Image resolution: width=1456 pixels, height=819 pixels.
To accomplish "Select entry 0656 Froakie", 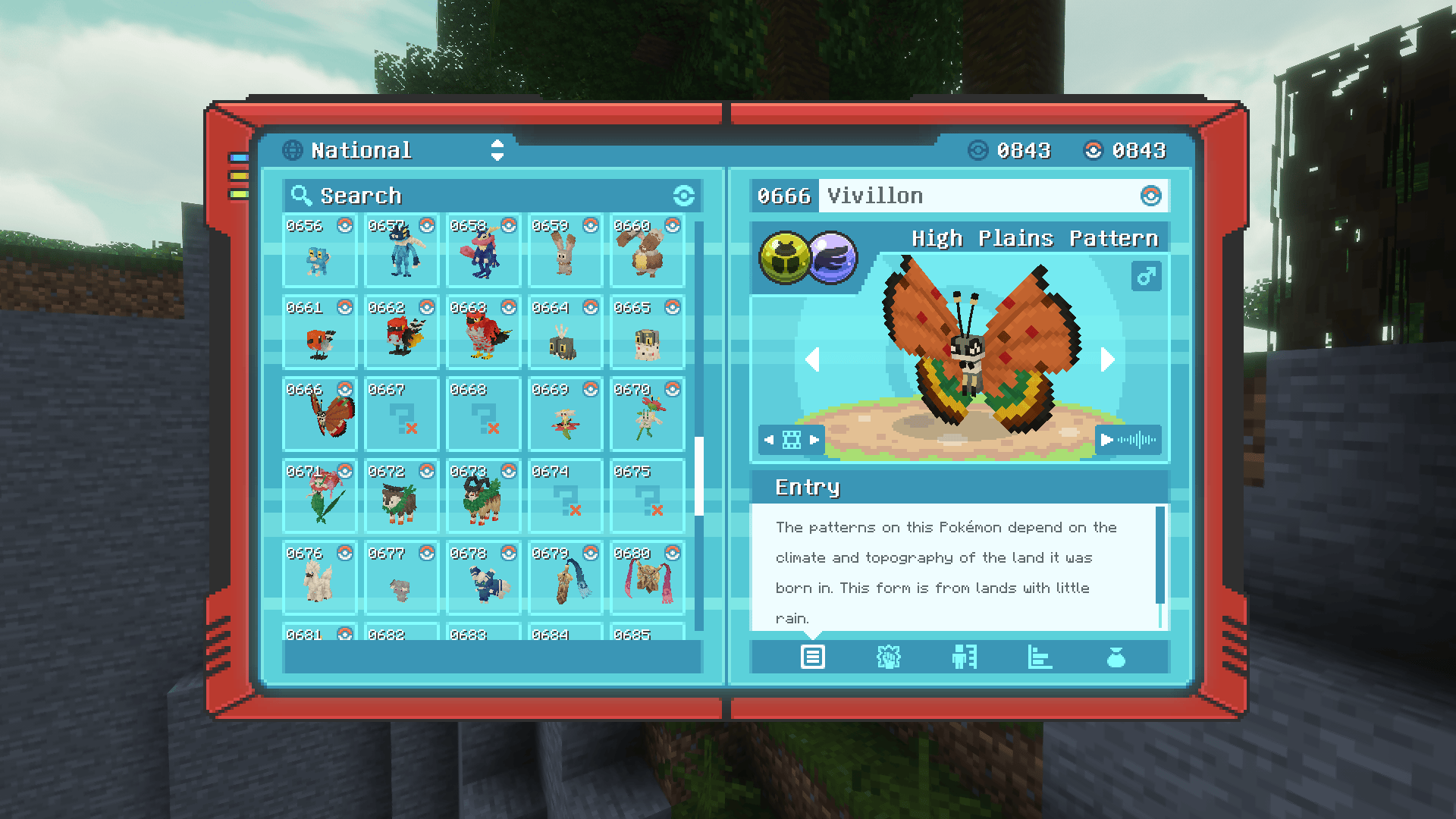I will tap(319, 251).
